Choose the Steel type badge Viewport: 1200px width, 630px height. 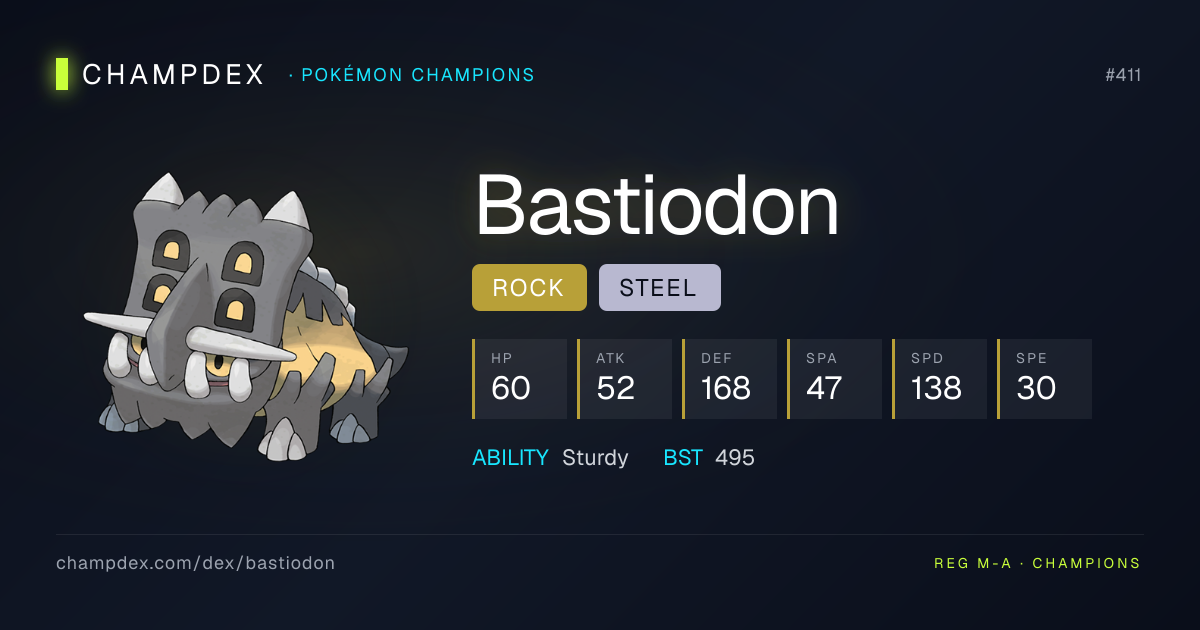[659, 288]
